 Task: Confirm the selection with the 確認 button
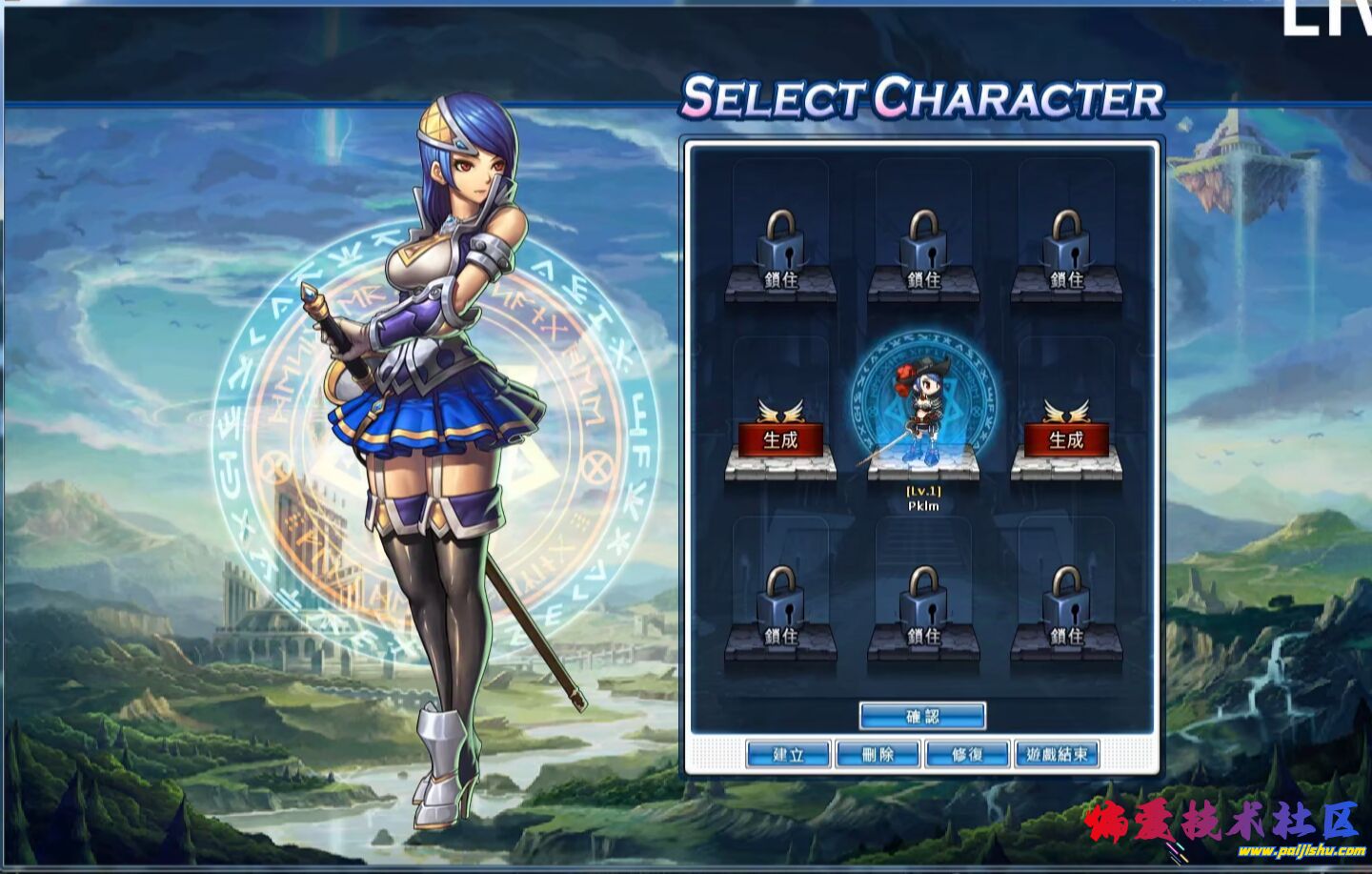point(922,716)
